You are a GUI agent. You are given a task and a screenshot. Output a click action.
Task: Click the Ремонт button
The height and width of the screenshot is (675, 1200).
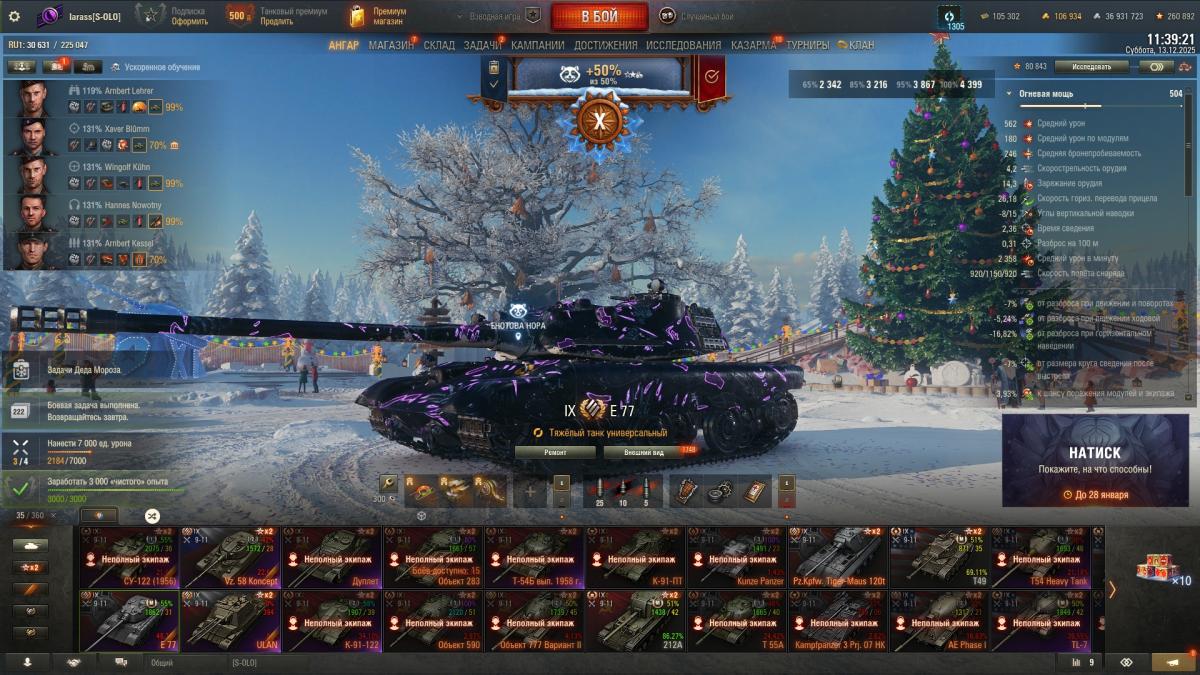coord(555,452)
